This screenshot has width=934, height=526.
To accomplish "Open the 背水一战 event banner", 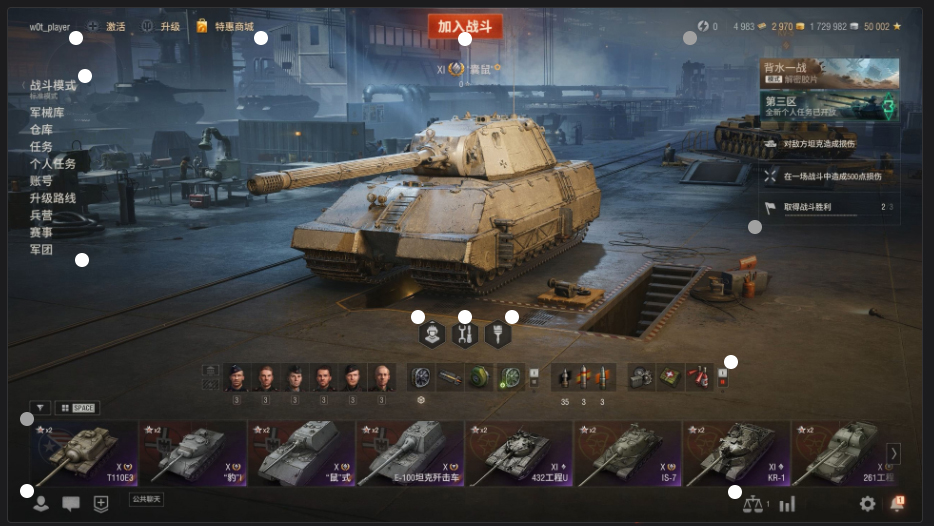I will click(x=828, y=73).
